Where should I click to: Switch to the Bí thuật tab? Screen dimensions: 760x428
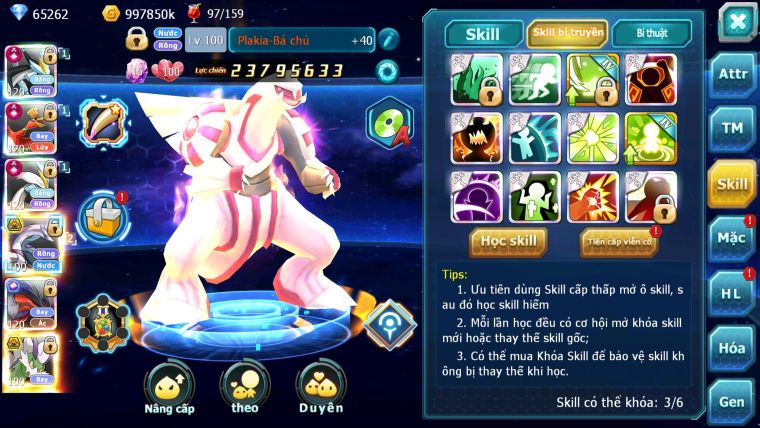[x=650, y=34]
